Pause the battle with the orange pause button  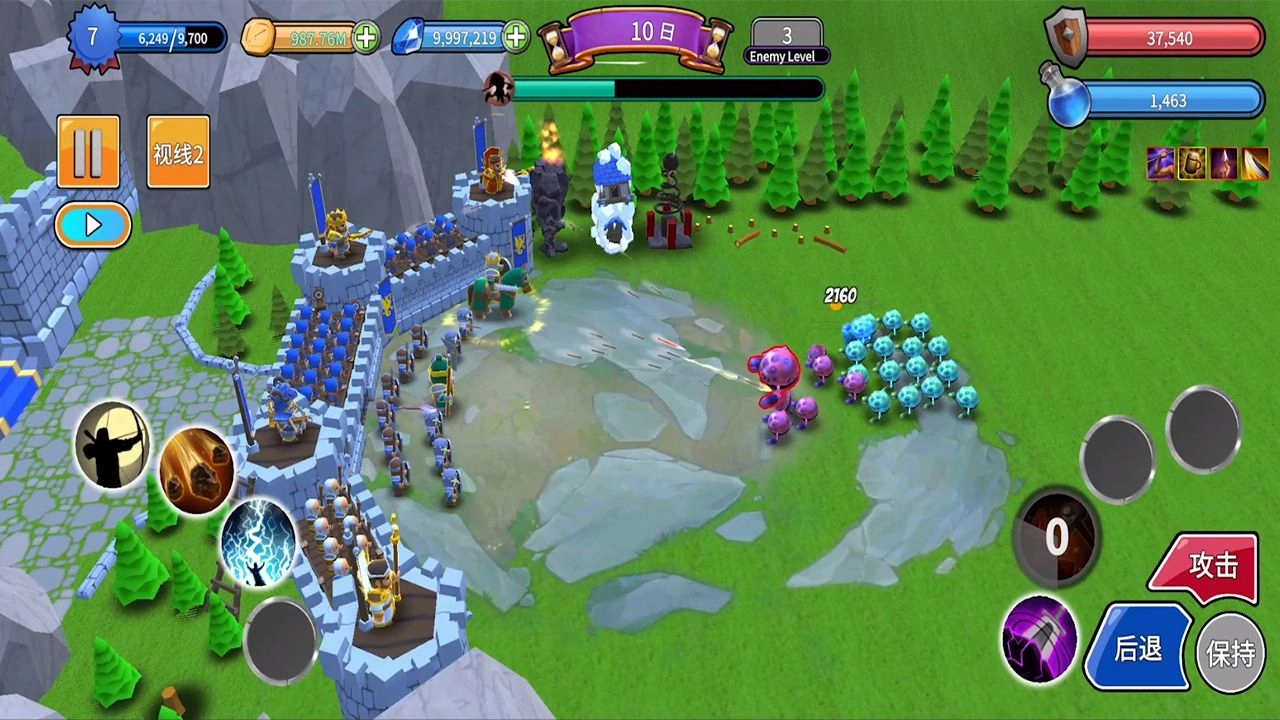click(x=88, y=152)
